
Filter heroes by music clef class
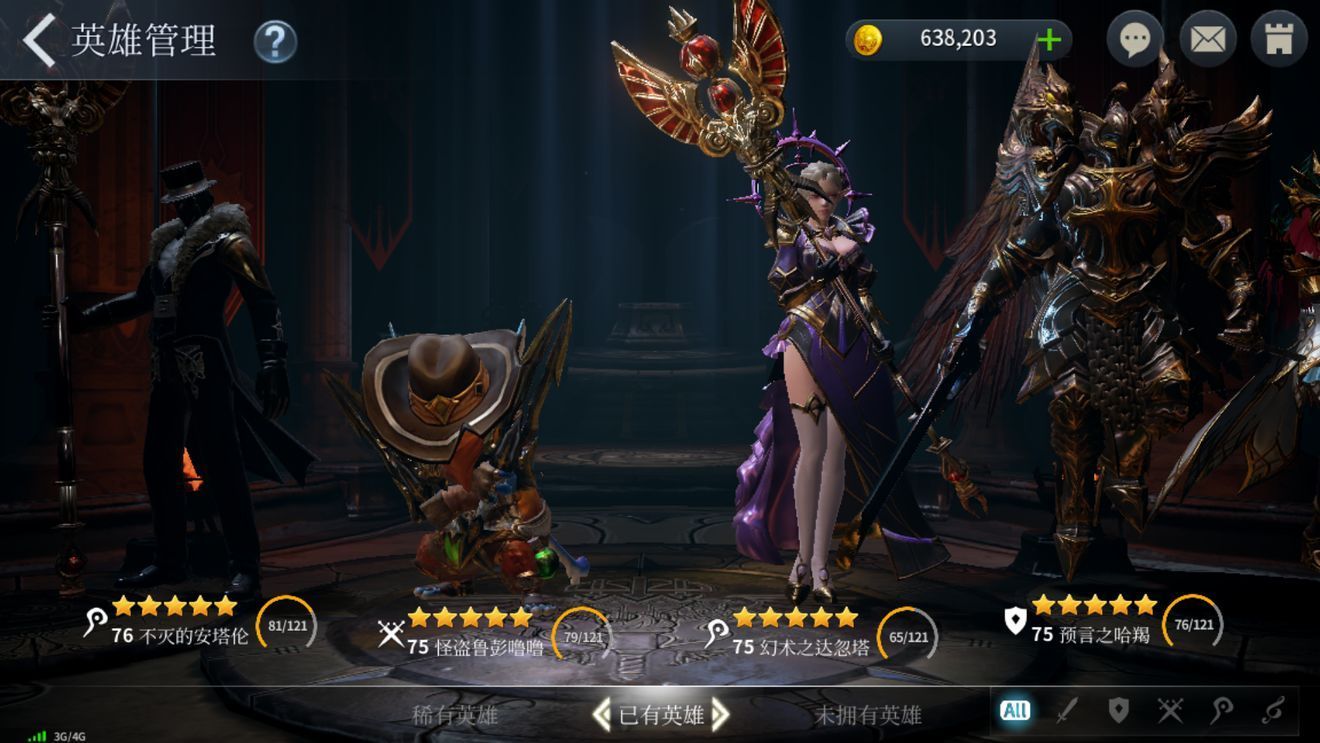click(1272, 711)
